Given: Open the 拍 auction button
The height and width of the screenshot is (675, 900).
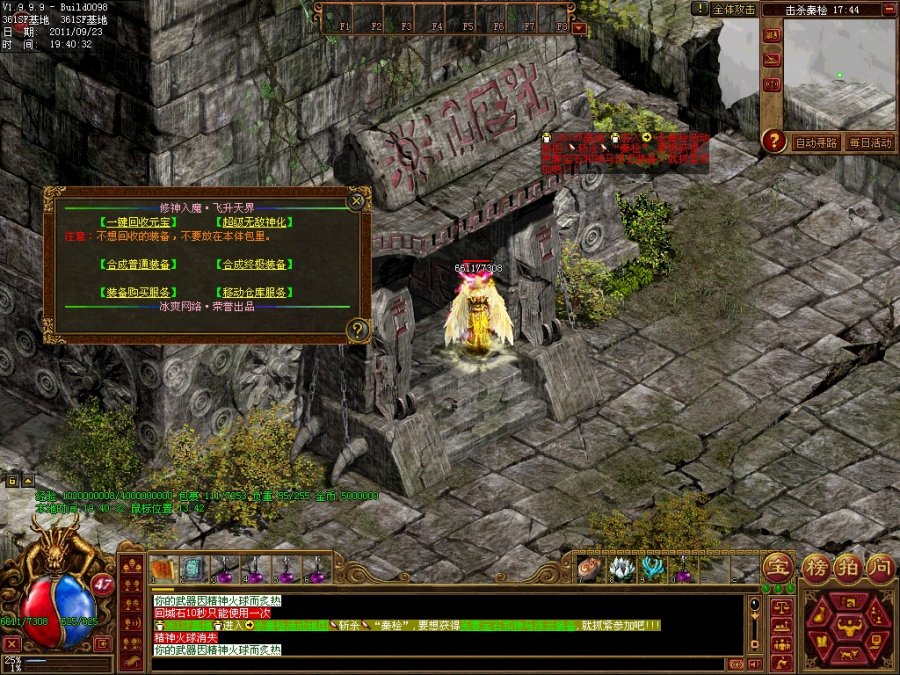Looking at the screenshot, I should [846, 567].
